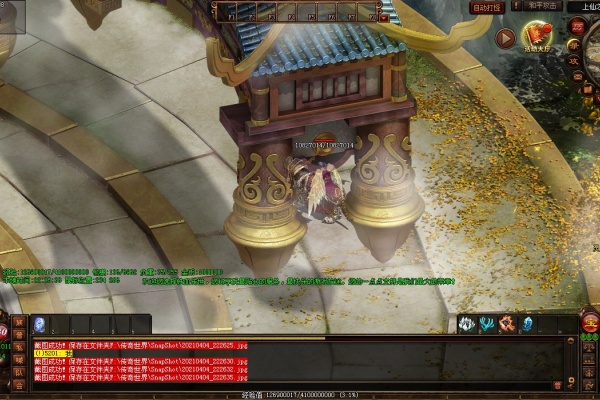The height and width of the screenshot is (400, 600).
Task: Activate the white lotus skill
Action: [x=468, y=324]
